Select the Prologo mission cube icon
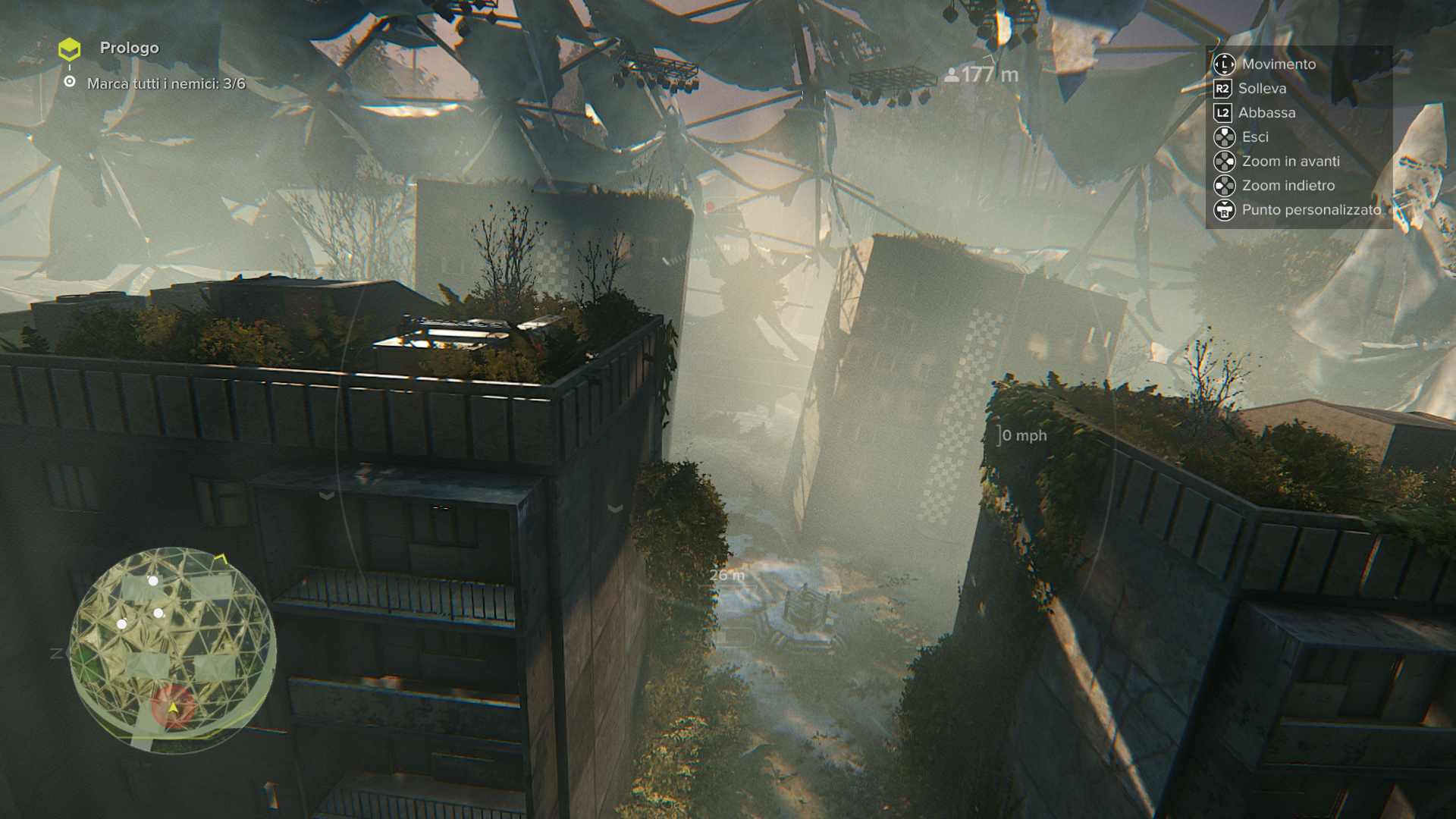 pyautogui.click(x=70, y=49)
